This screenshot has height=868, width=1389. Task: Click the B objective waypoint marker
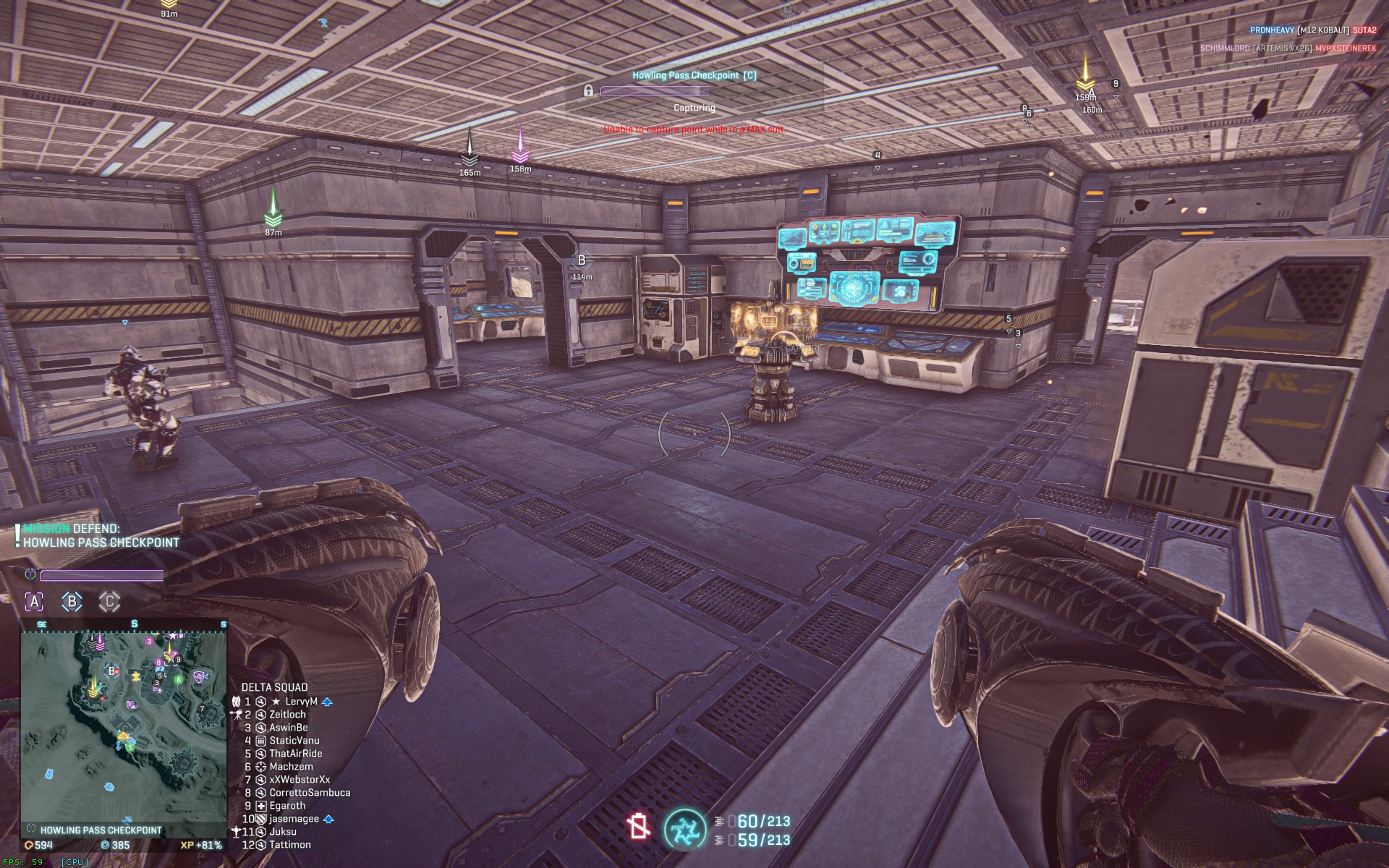pos(582,260)
